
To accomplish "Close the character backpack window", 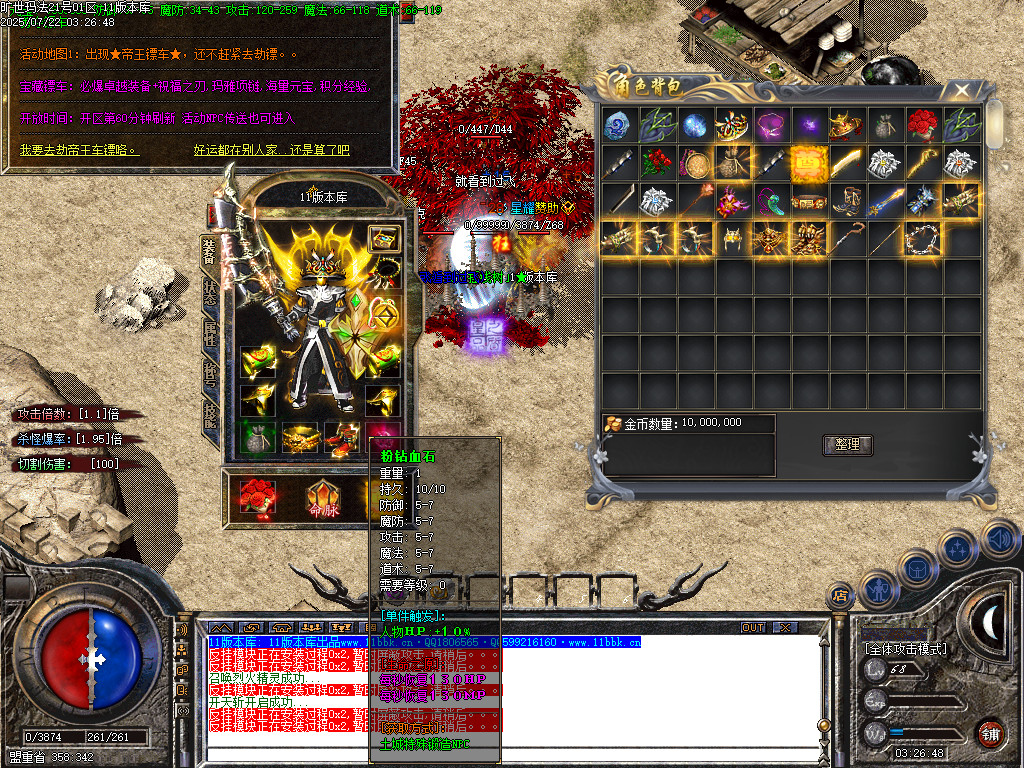I will click(962, 90).
